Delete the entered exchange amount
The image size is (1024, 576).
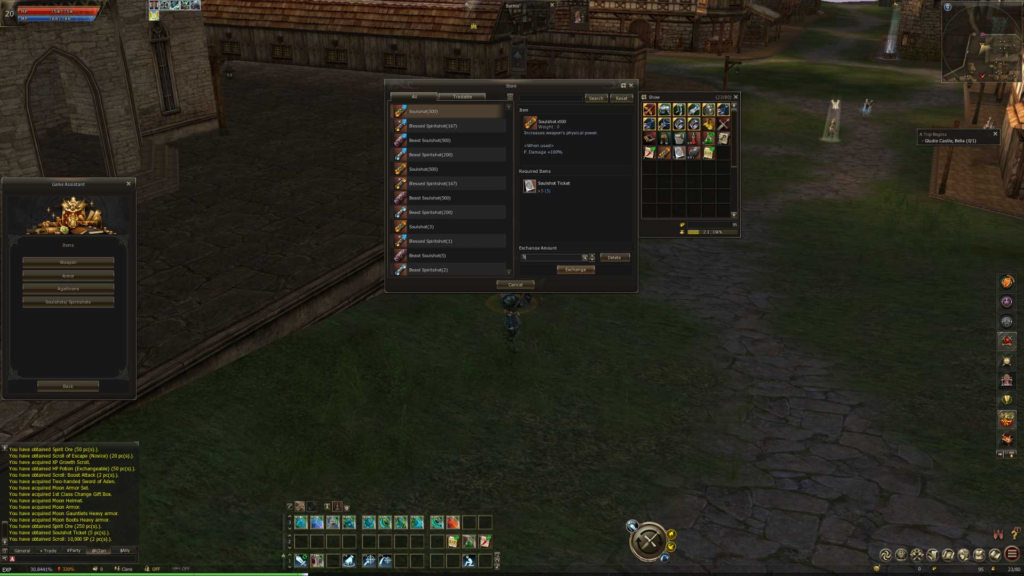pos(614,257)
